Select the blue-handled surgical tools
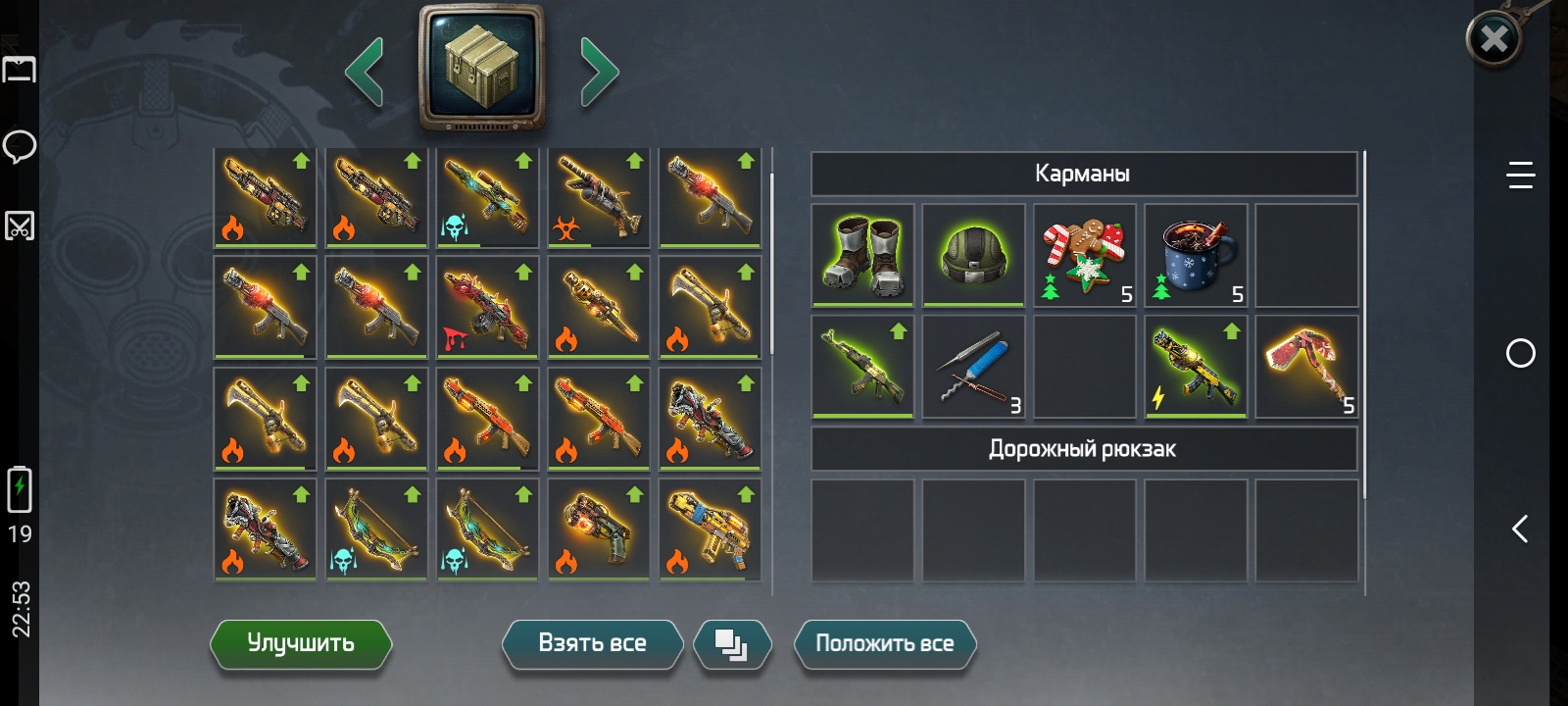This screenshot has height=706, width=1568. 973,367
